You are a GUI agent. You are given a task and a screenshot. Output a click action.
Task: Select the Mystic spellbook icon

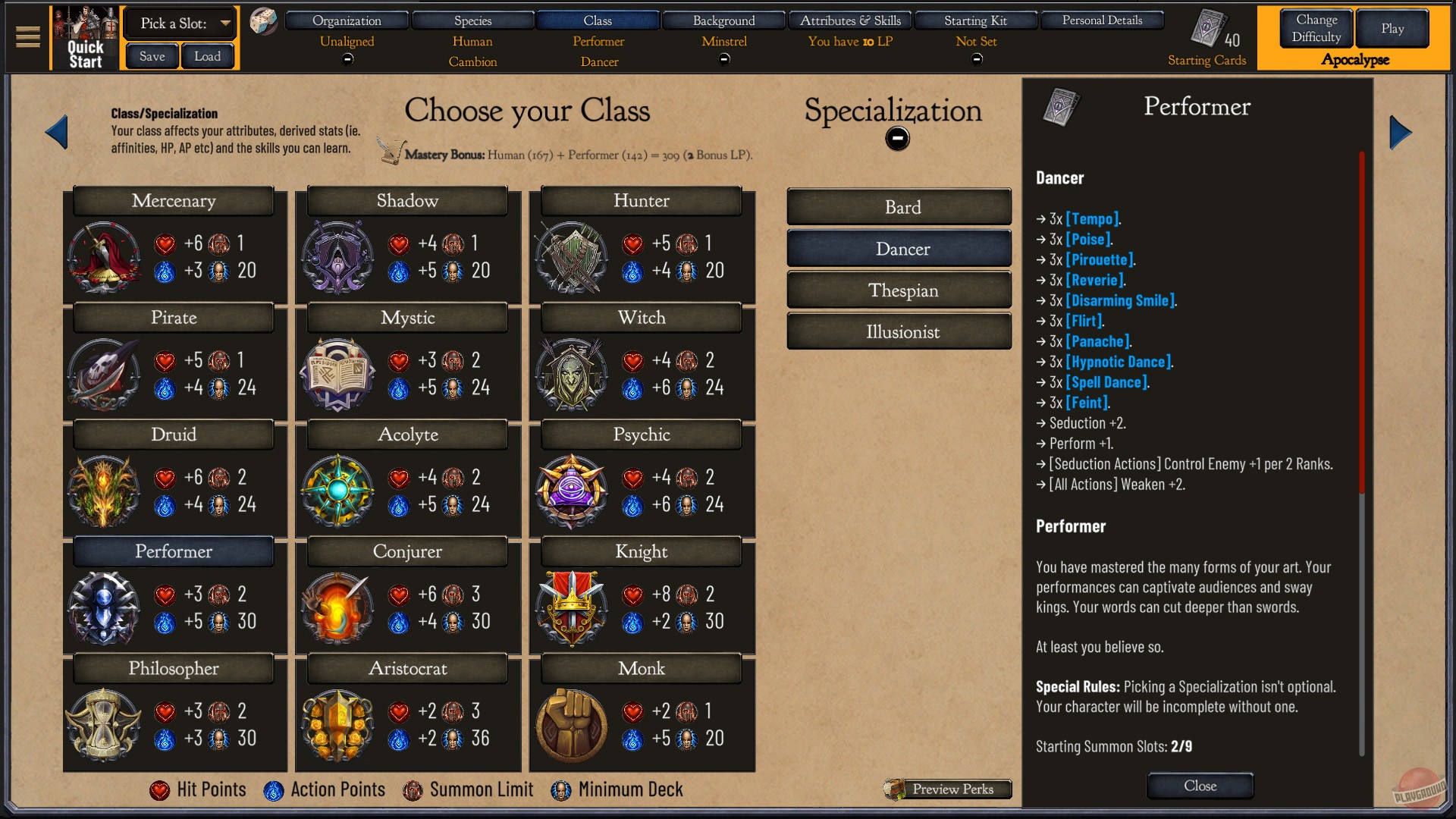337,375
